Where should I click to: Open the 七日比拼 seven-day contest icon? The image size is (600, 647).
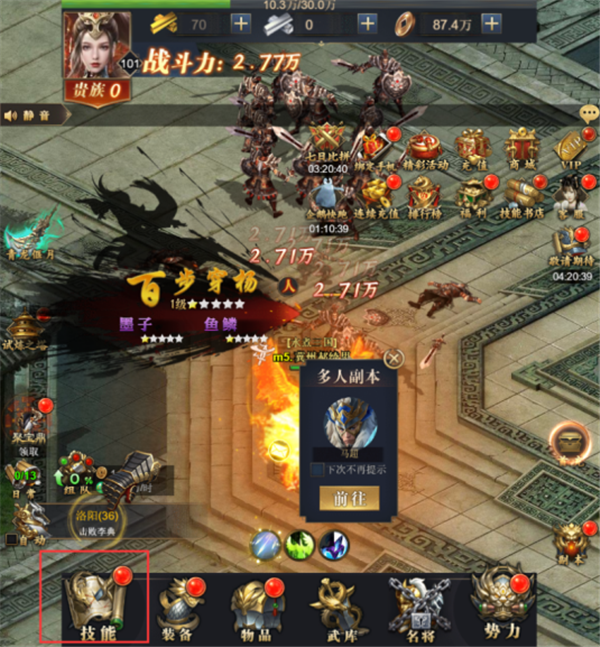pos(327,147)
